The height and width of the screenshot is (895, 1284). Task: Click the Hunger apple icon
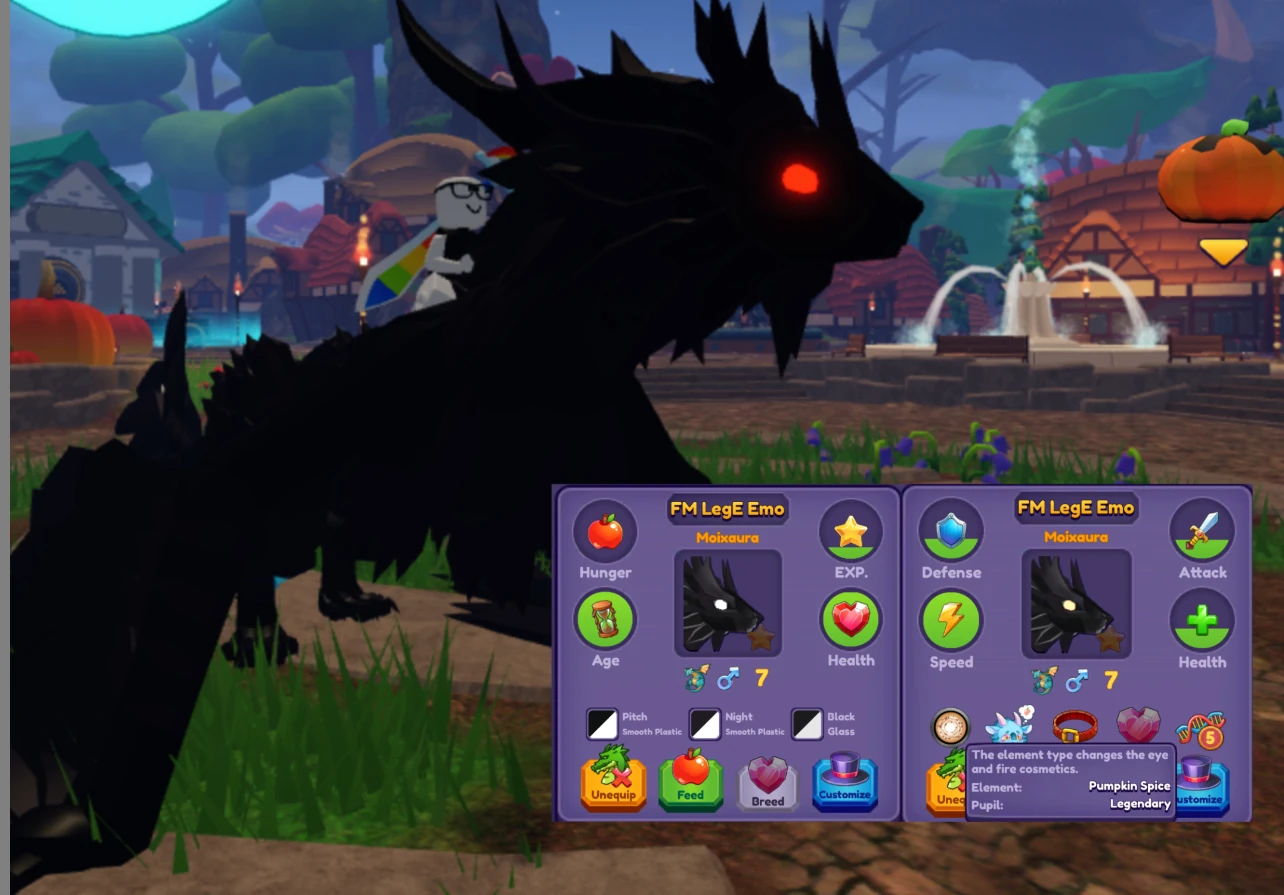point(604,534)
